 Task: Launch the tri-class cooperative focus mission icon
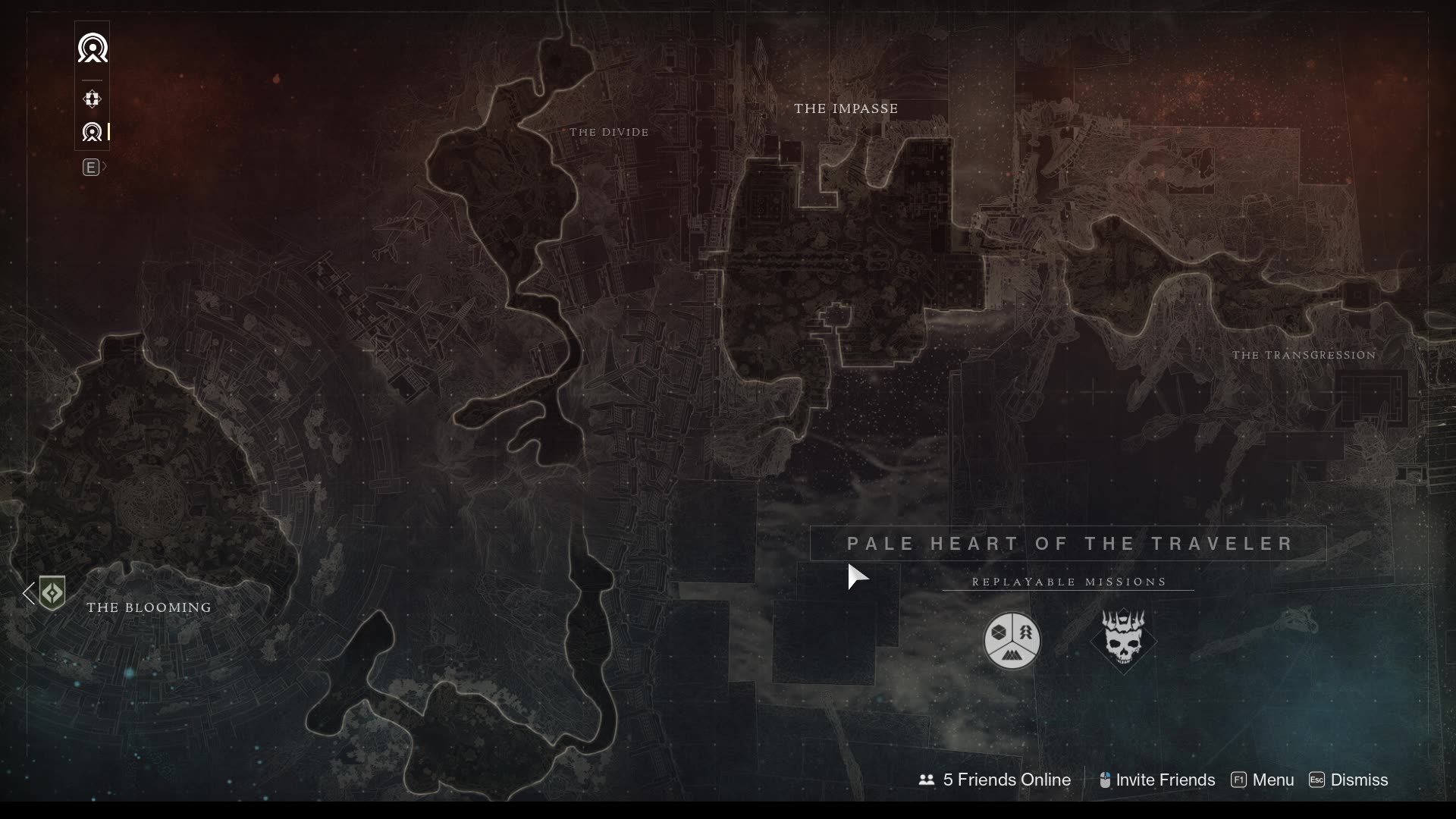(1013, 641)
